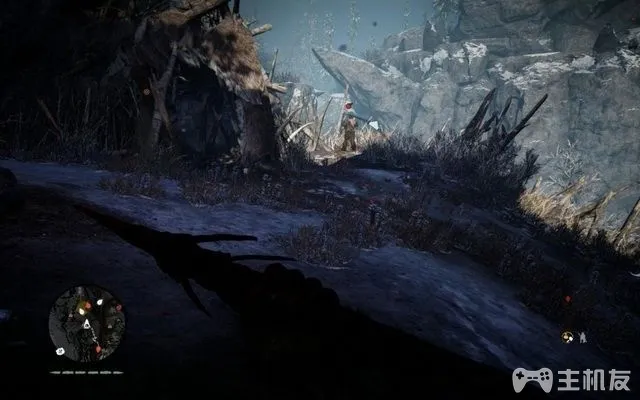The image size is (640, 400).
Task: Click the gamepad watermark logo
Action: pyautogui.click(x=532, y=379)
